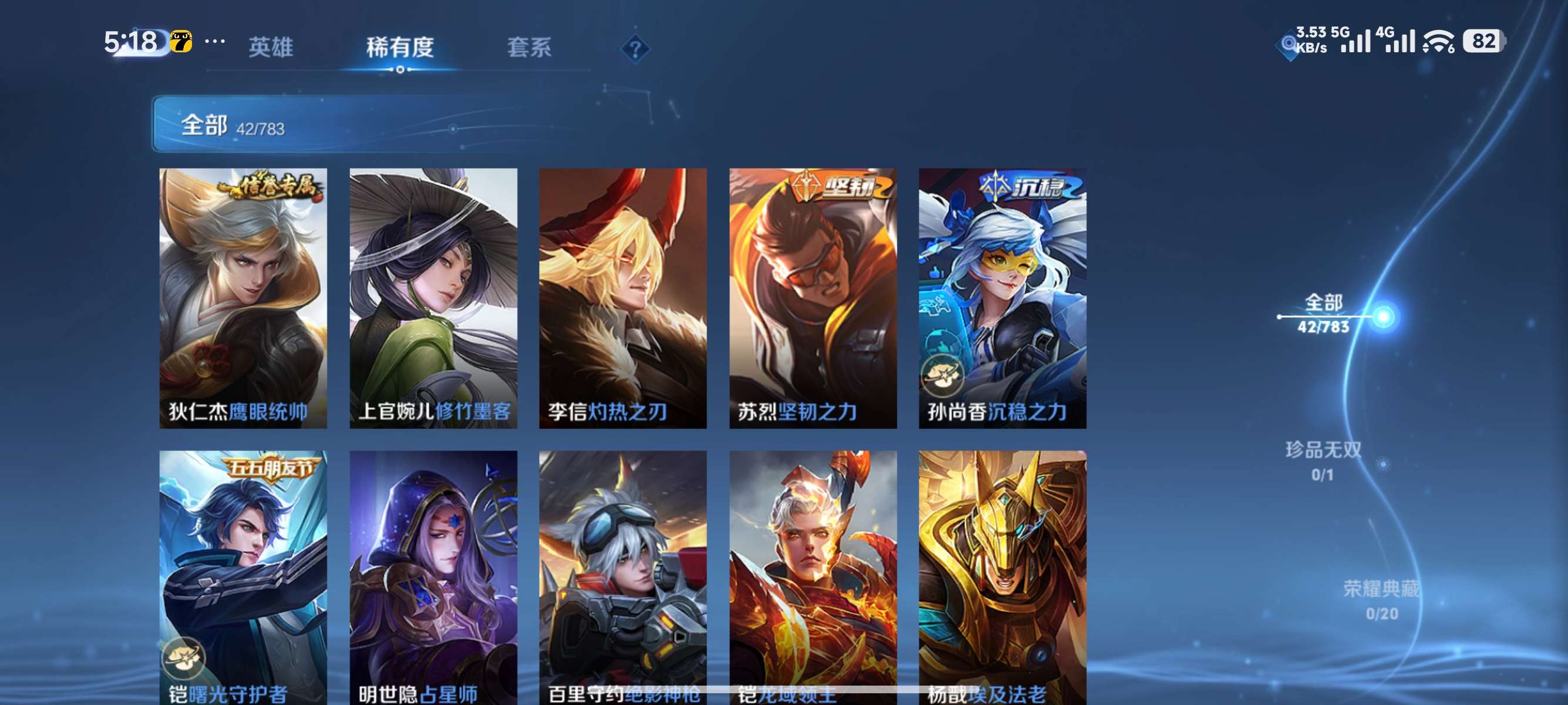
Task: Open the 套系 tab
Action: [x=529, y=47]
